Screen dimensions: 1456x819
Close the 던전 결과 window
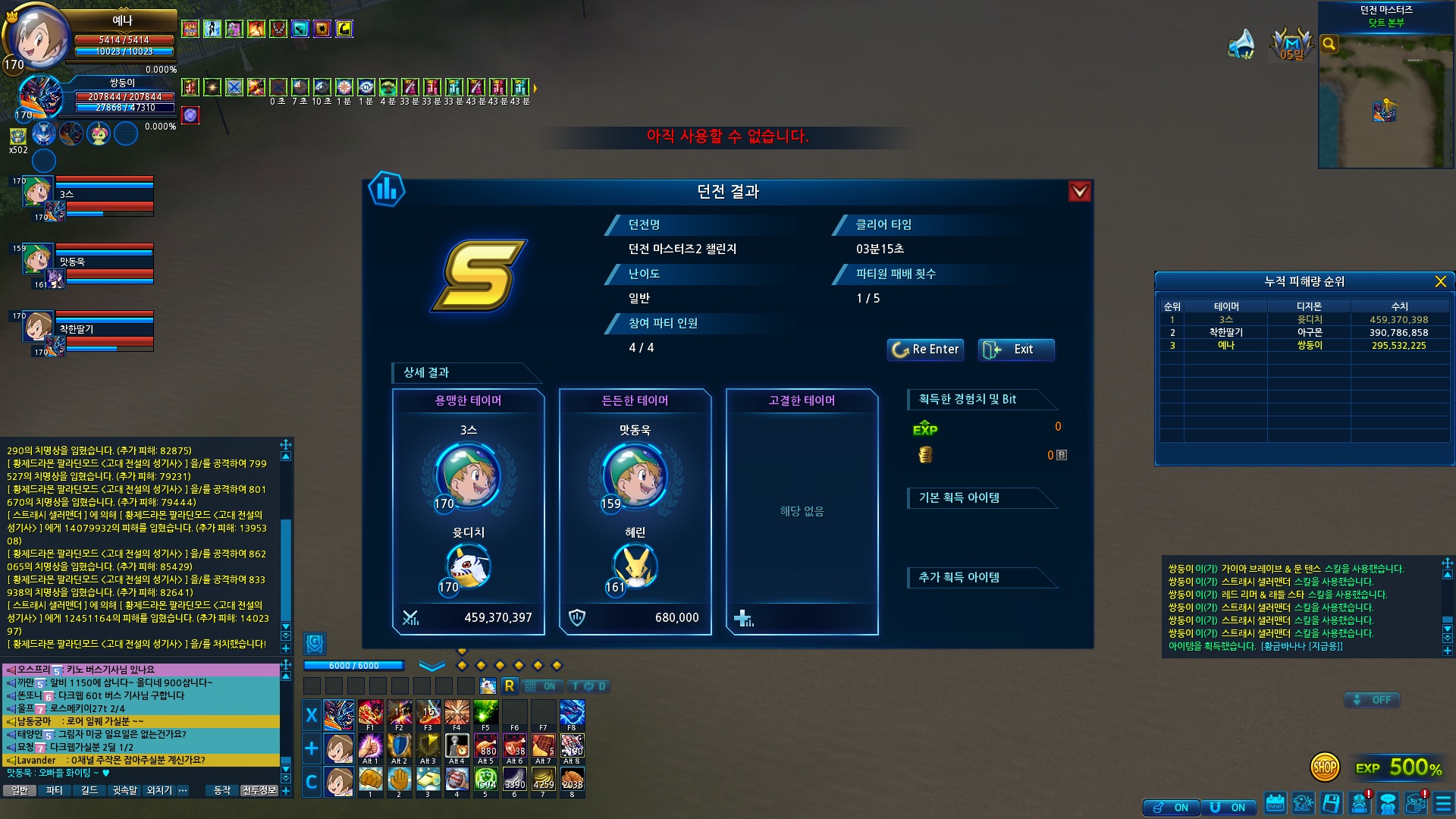pyautogui.click(x=1079, y=192)
